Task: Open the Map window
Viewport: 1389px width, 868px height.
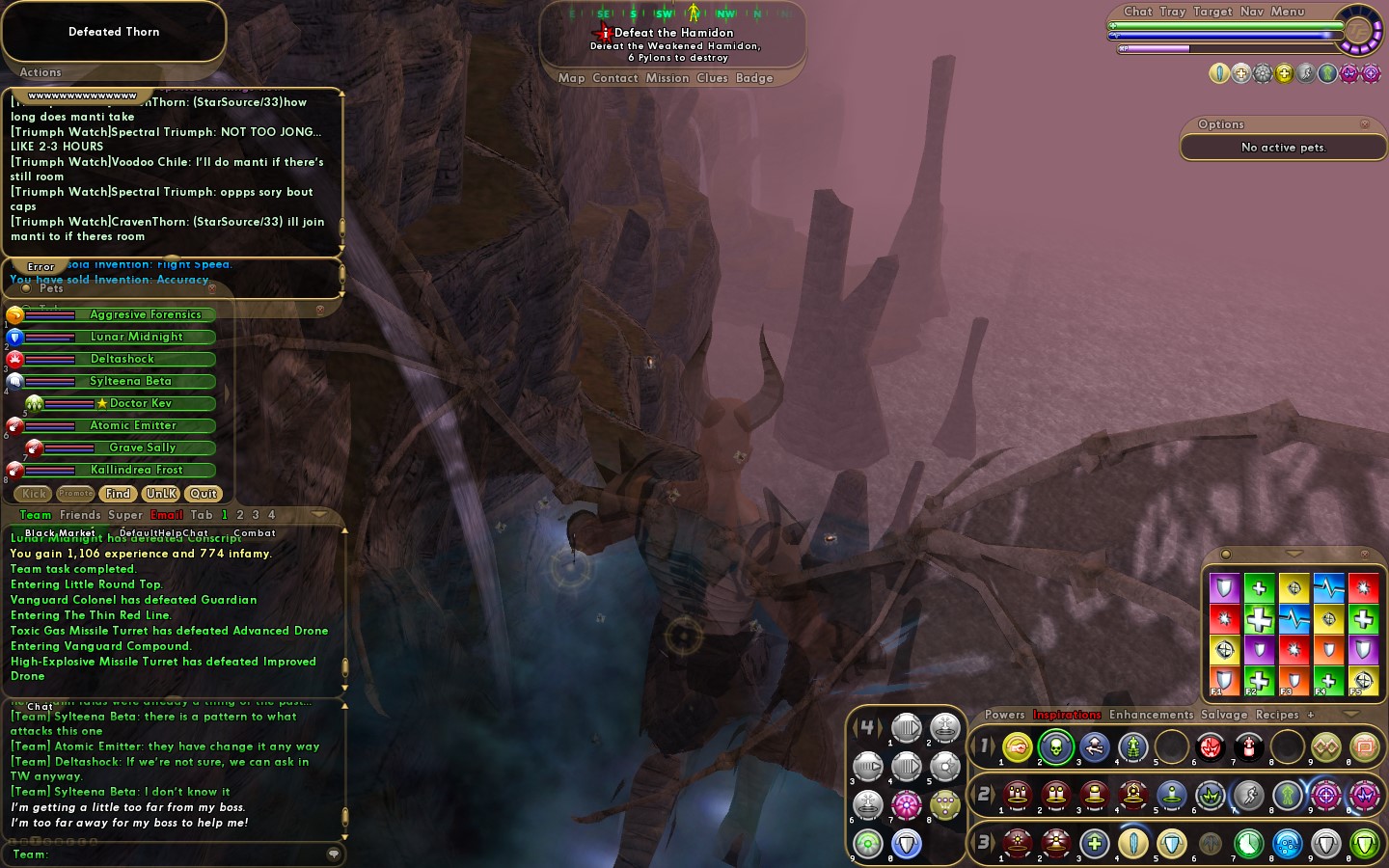Action: point(571,78)
